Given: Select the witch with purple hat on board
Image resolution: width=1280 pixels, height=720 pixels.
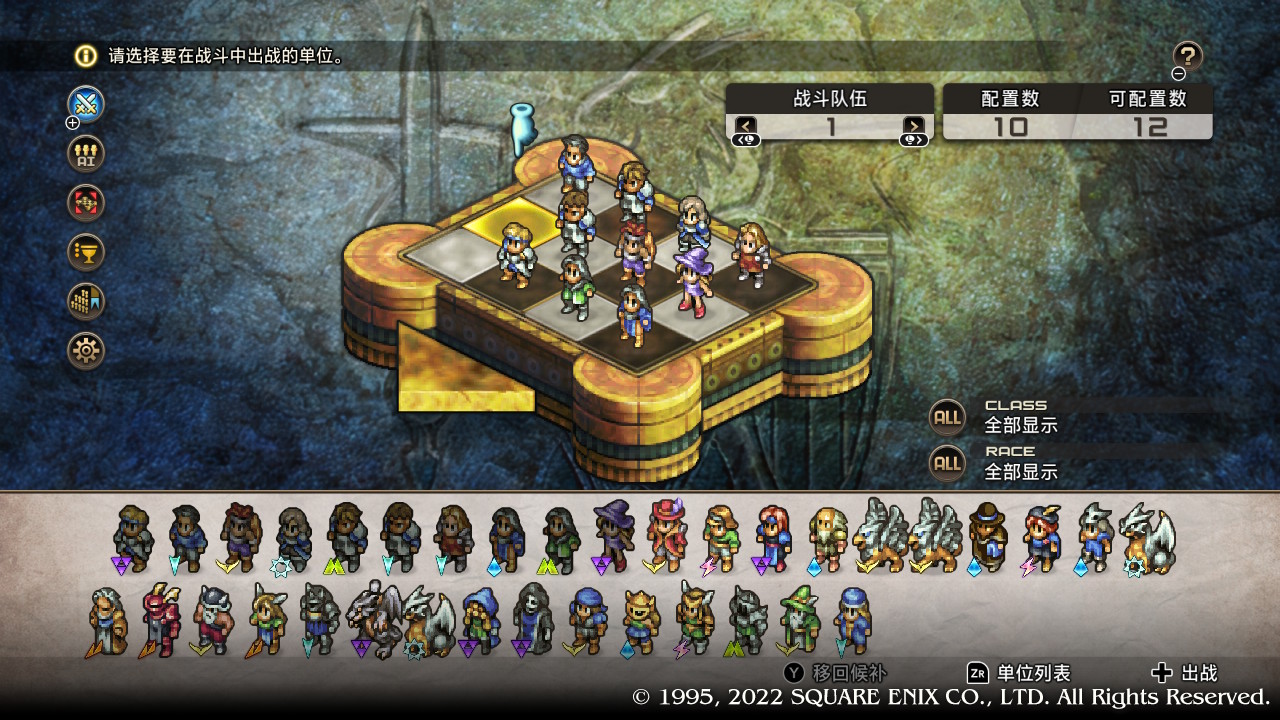Looking at the screenshot, I should 690,281.
